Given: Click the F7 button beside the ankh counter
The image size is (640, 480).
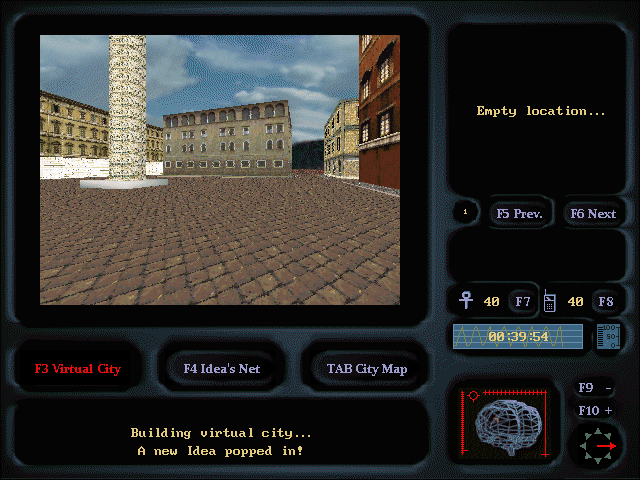Looking at the screenshot, I should 523,301.
